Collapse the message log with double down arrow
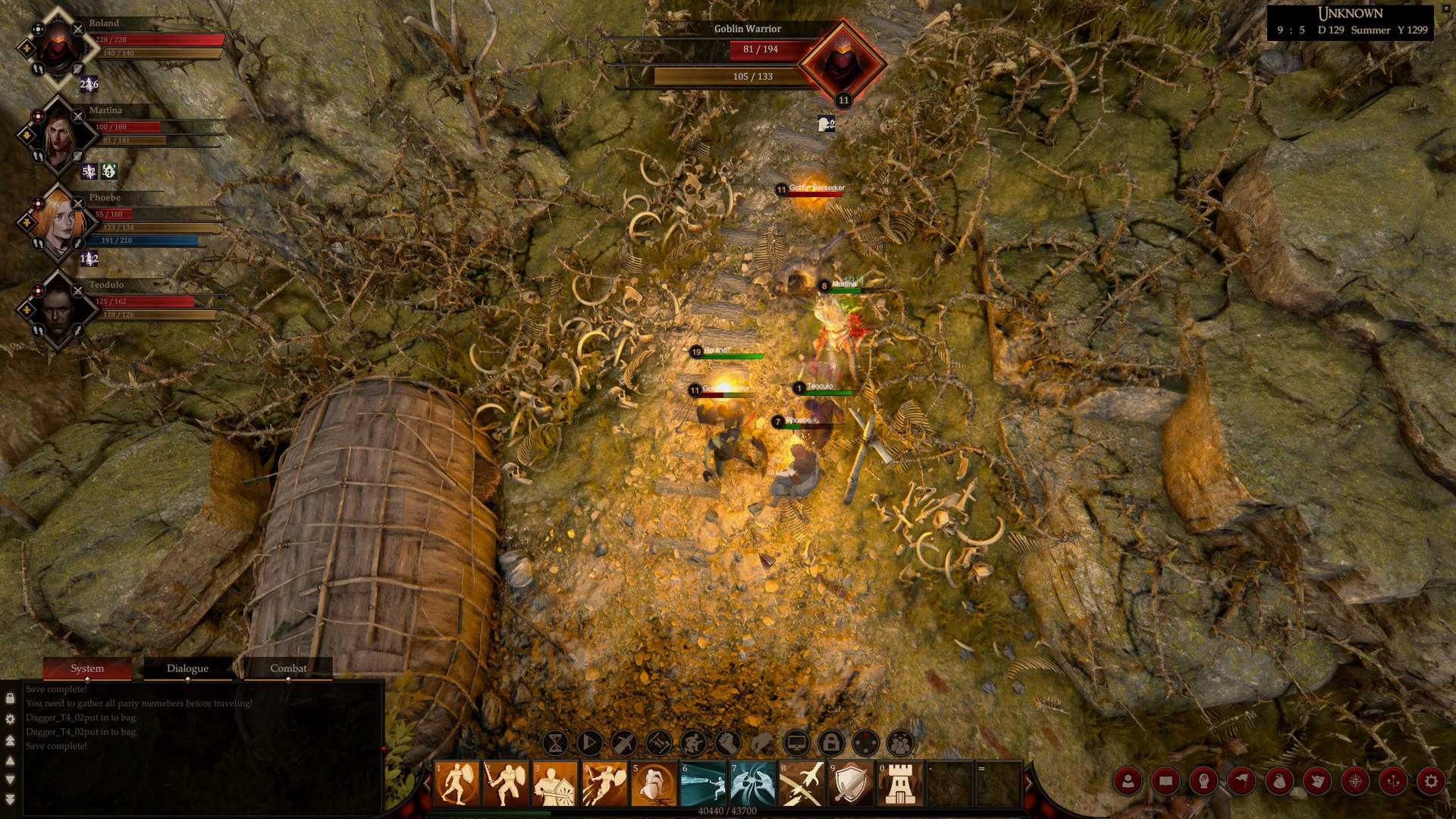This screenshot has width=1456, height=819. pyautogui.click(x=10, y=799)
